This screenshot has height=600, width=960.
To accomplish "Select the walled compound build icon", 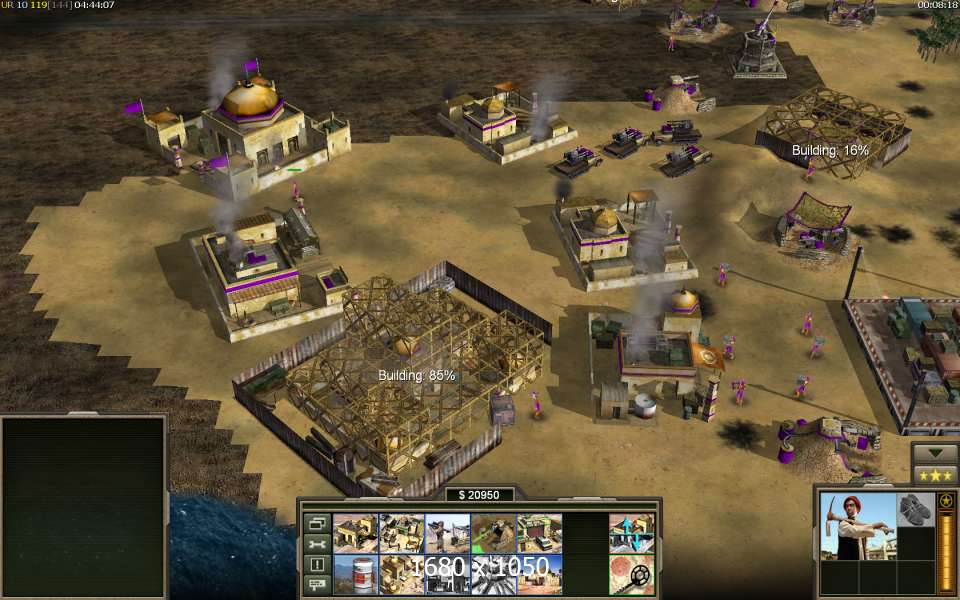I will click(401, 533).
